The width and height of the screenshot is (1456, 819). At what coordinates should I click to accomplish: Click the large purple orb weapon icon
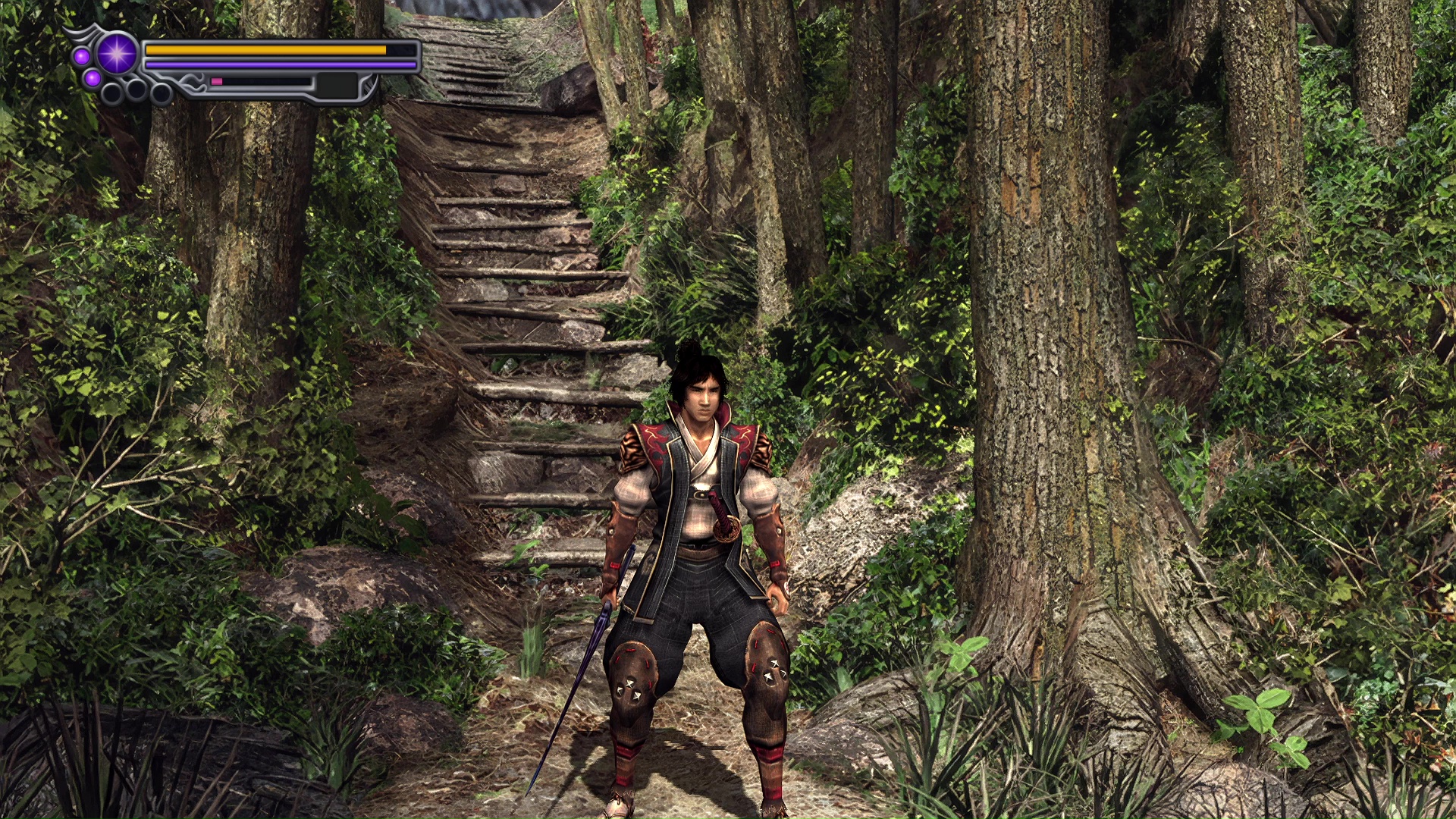[x=117, y=54]
